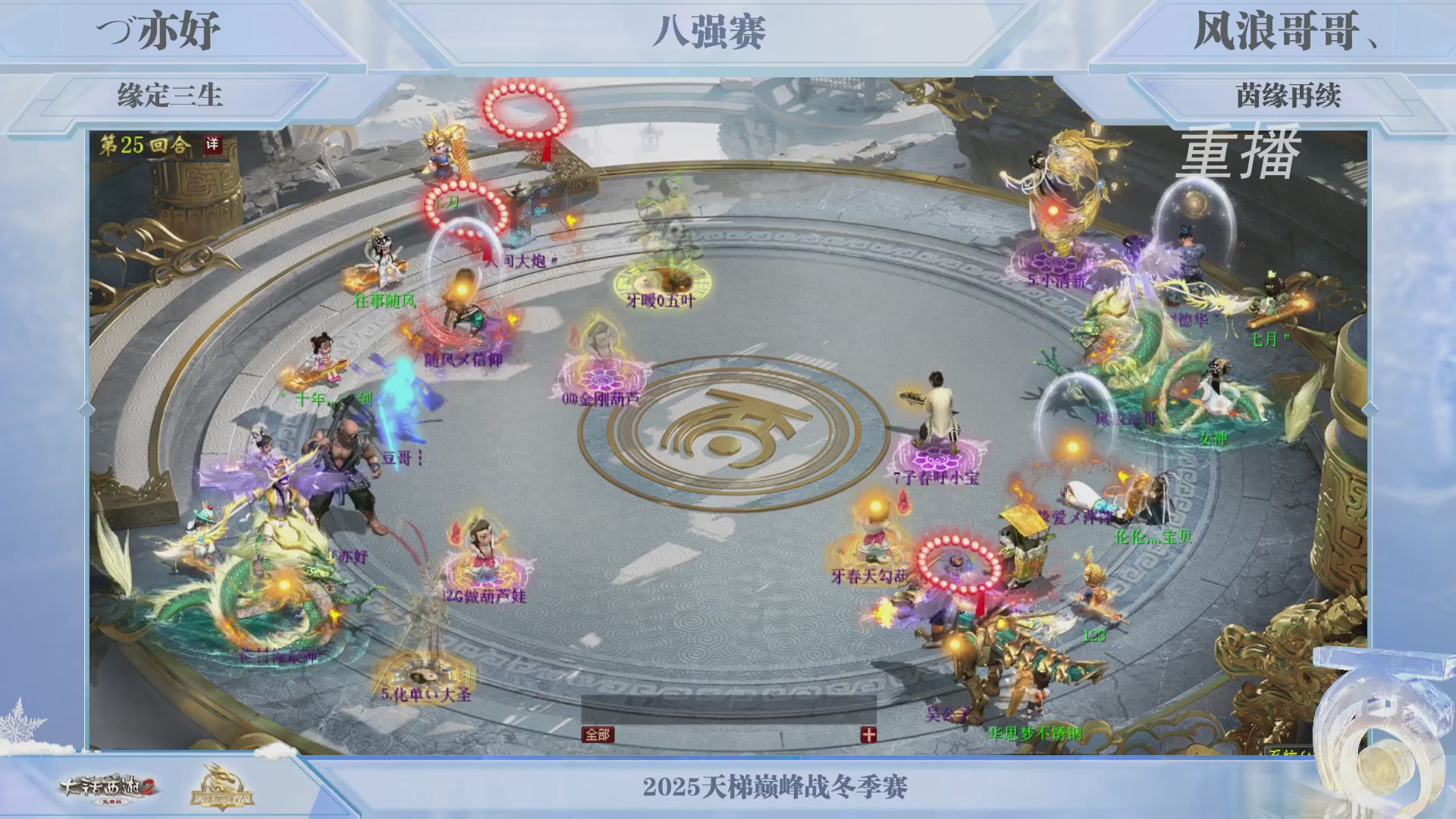Expand the 第25回合 round indicator
The image size is (1456, 819).
[x=146, y=144]
